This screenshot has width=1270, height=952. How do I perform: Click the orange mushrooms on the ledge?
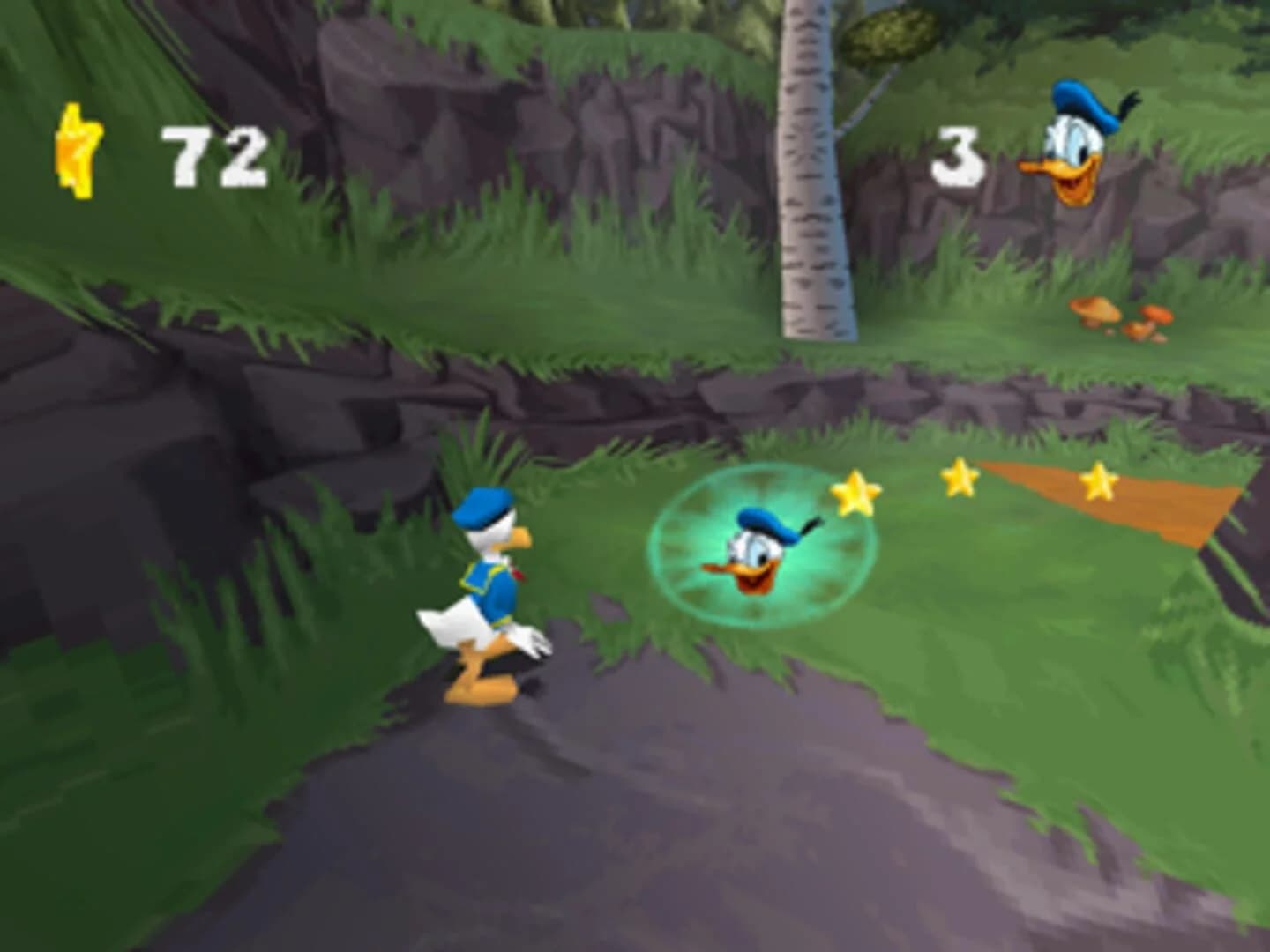pyautogui.click(x=1118, y=319)
